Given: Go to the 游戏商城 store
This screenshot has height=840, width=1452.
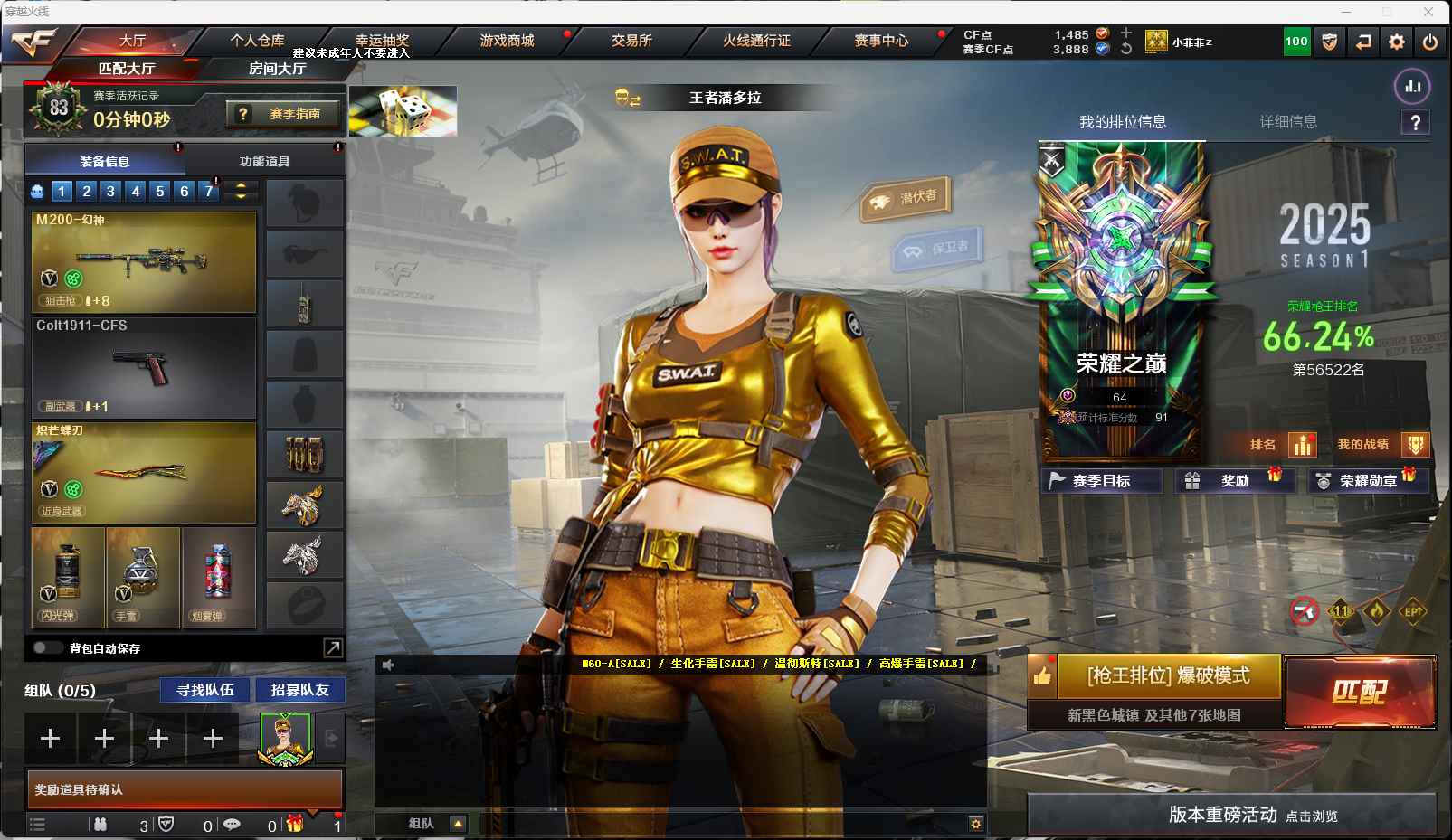Looking at the screenshot, I should click(x=507, y=41).
